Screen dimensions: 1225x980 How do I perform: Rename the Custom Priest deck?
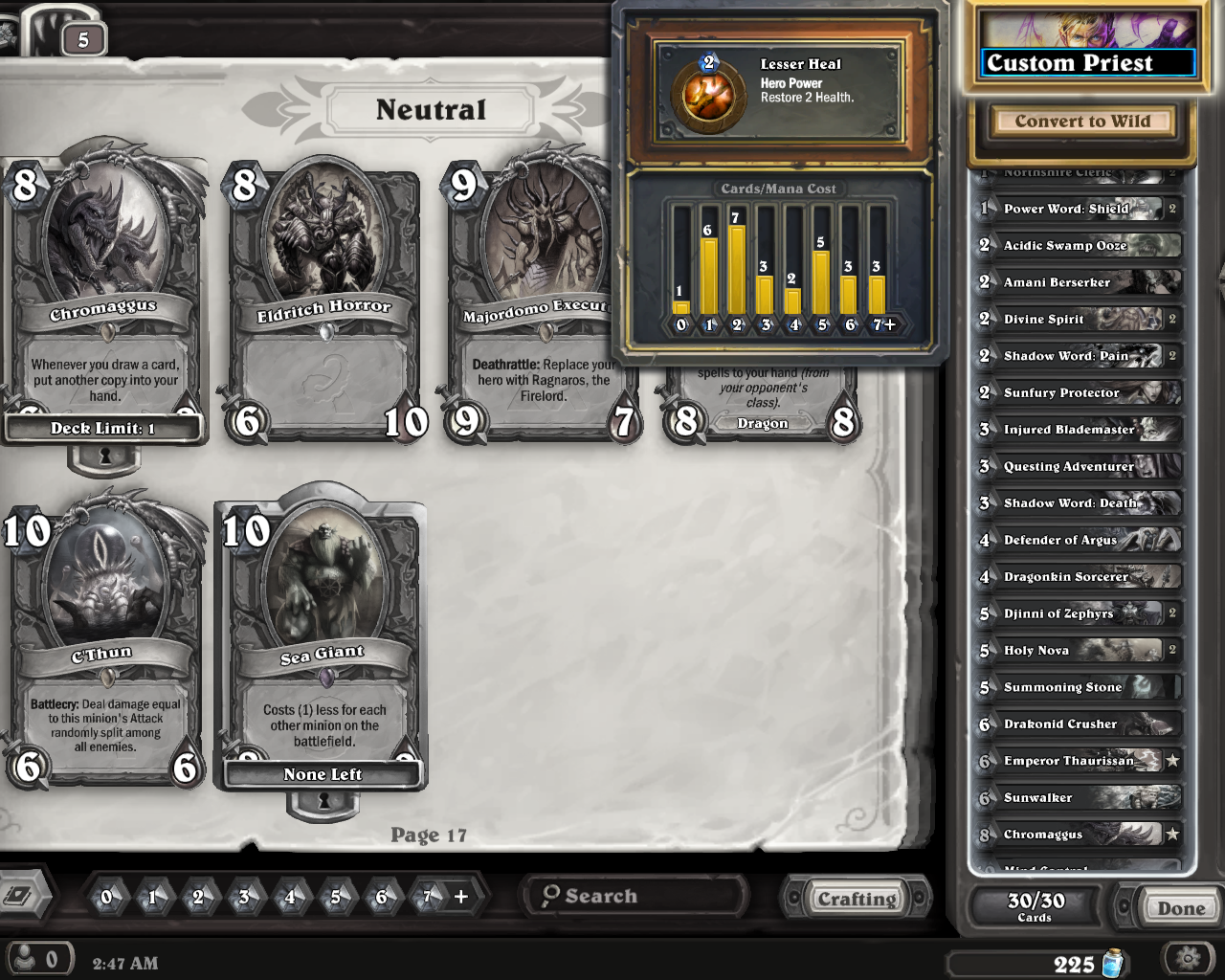point(1089,63)
